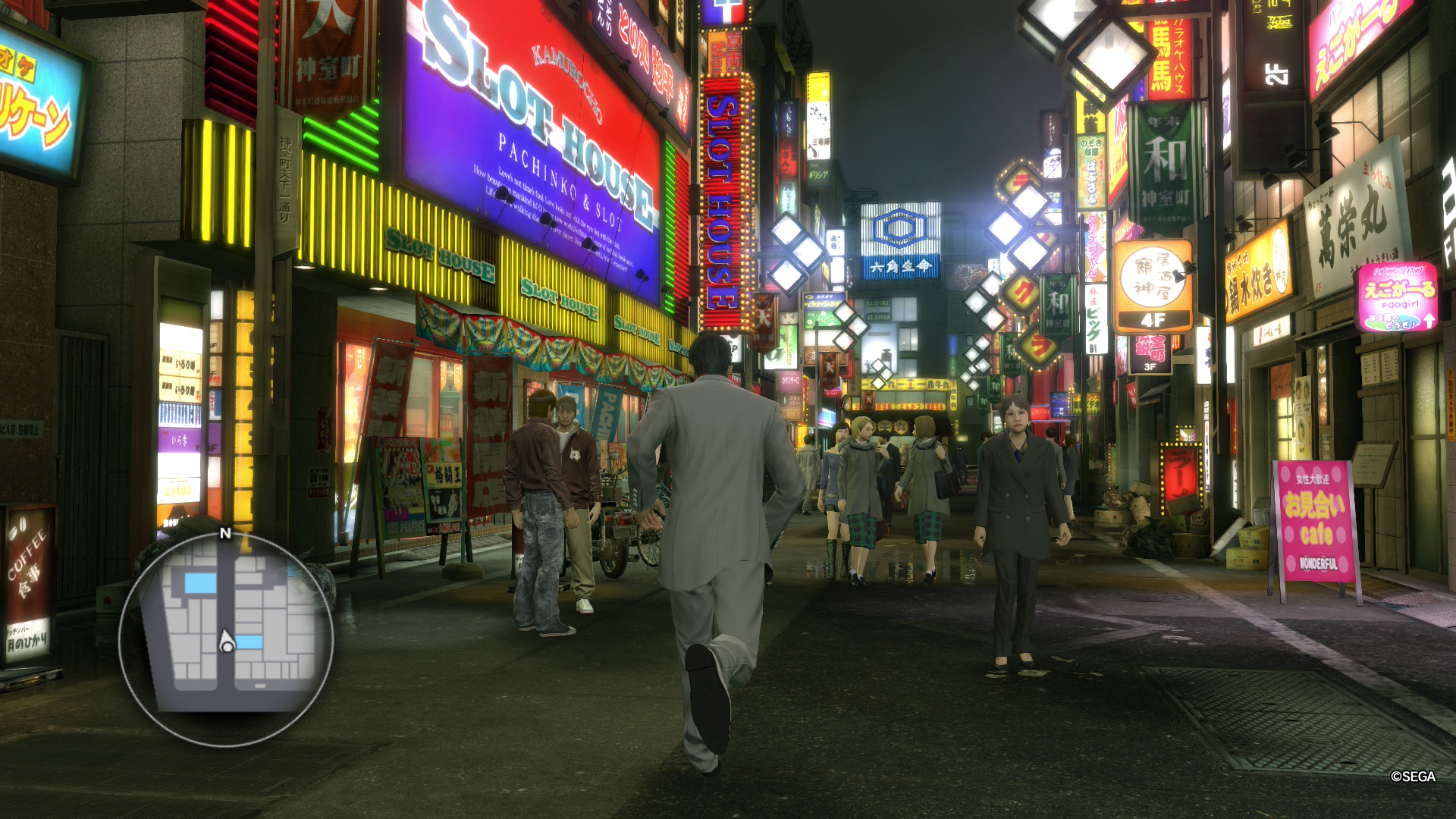The height and width of the screenshot is (819, 1456).
Task: Select the north N compass marker
Action: click(225, 533)
